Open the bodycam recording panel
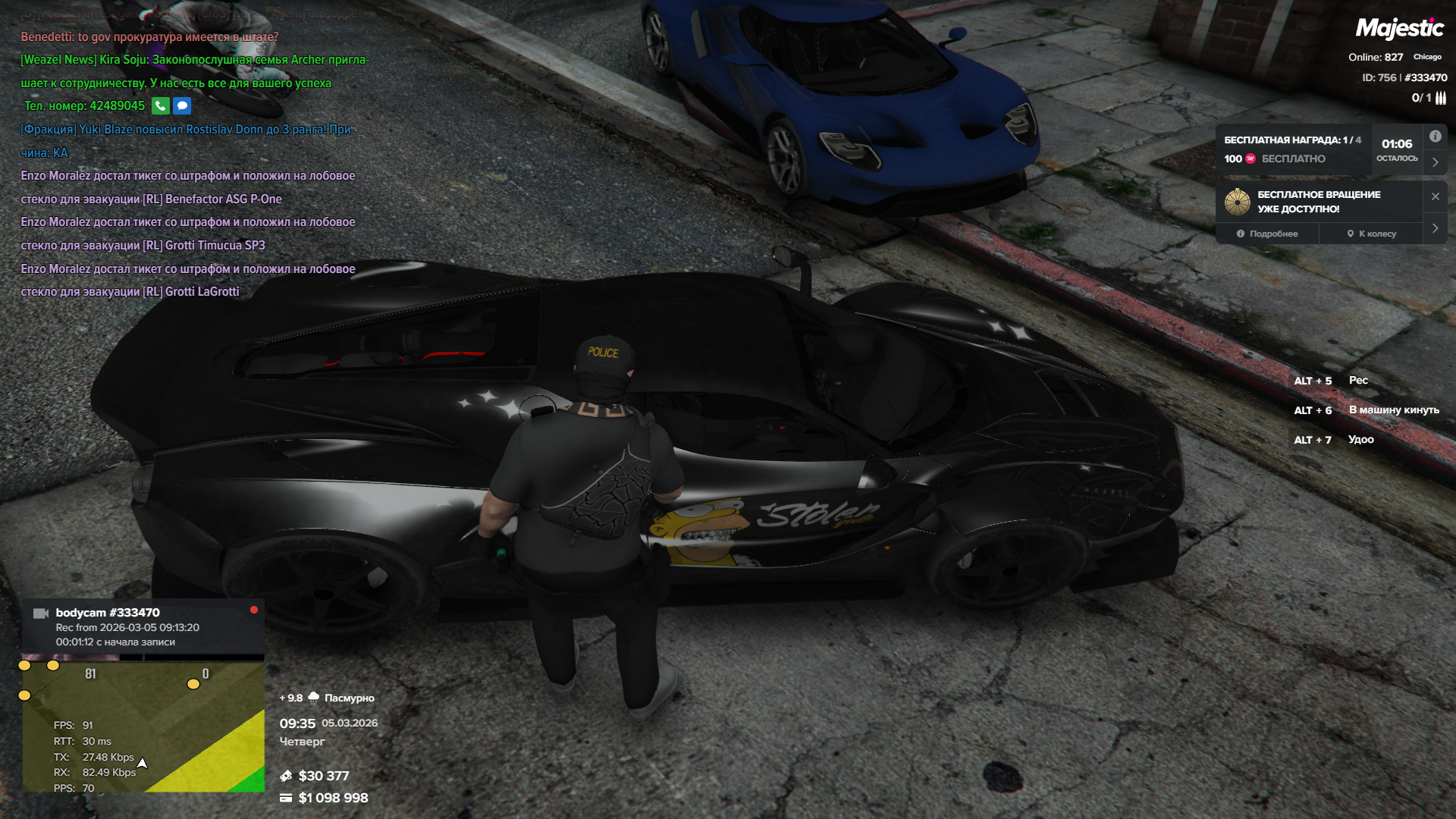Image resolution: width=1456 pixels, height=819 pixels. (143, 626)
